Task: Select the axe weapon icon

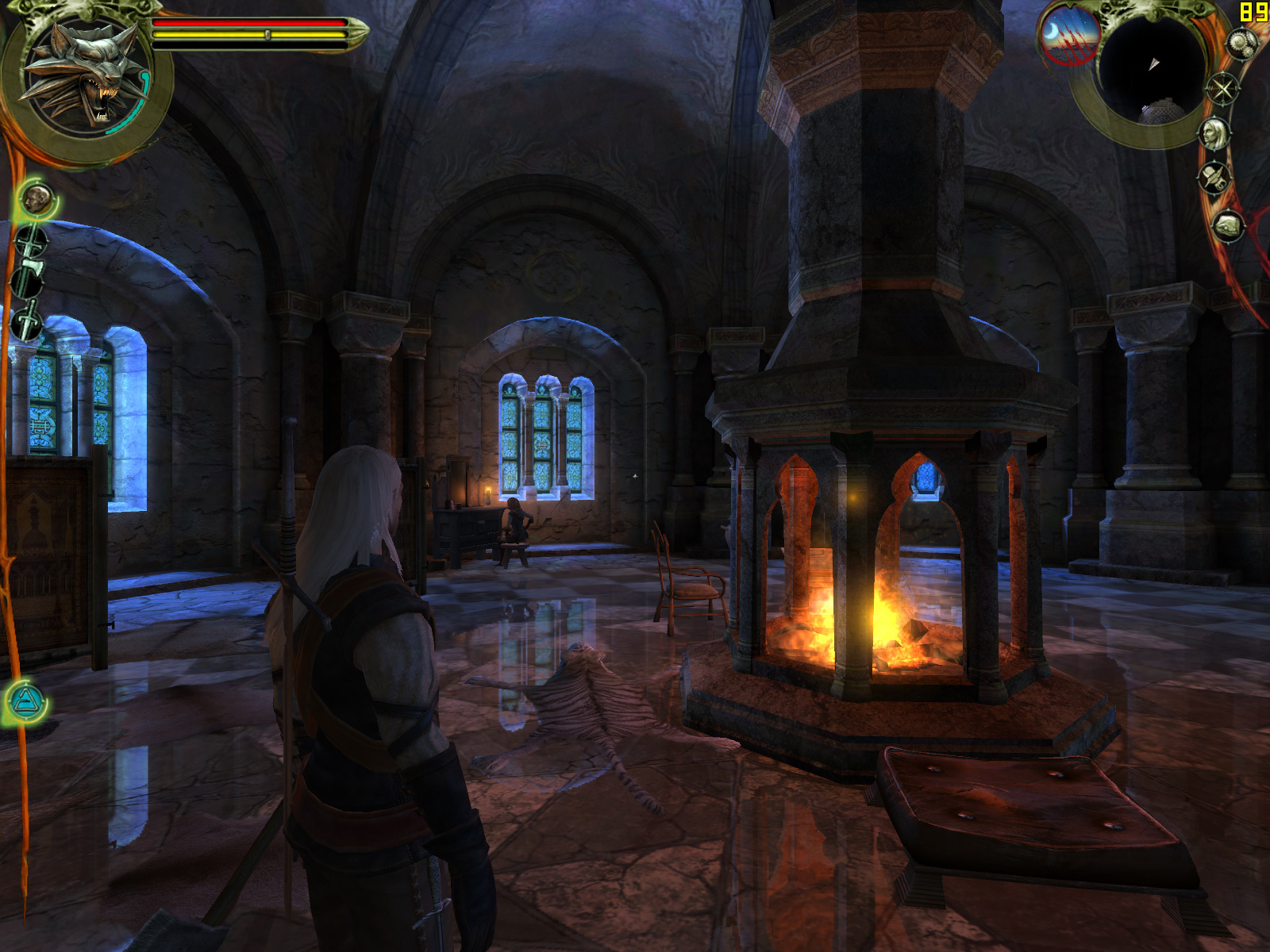Action: [x=28, y=278]
